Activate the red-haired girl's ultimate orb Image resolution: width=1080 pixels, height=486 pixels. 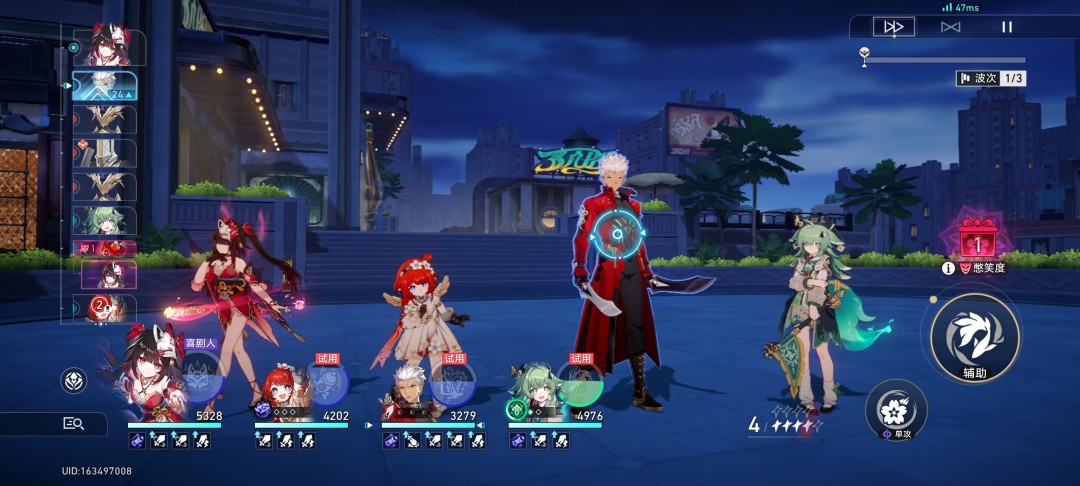[327, 384]
